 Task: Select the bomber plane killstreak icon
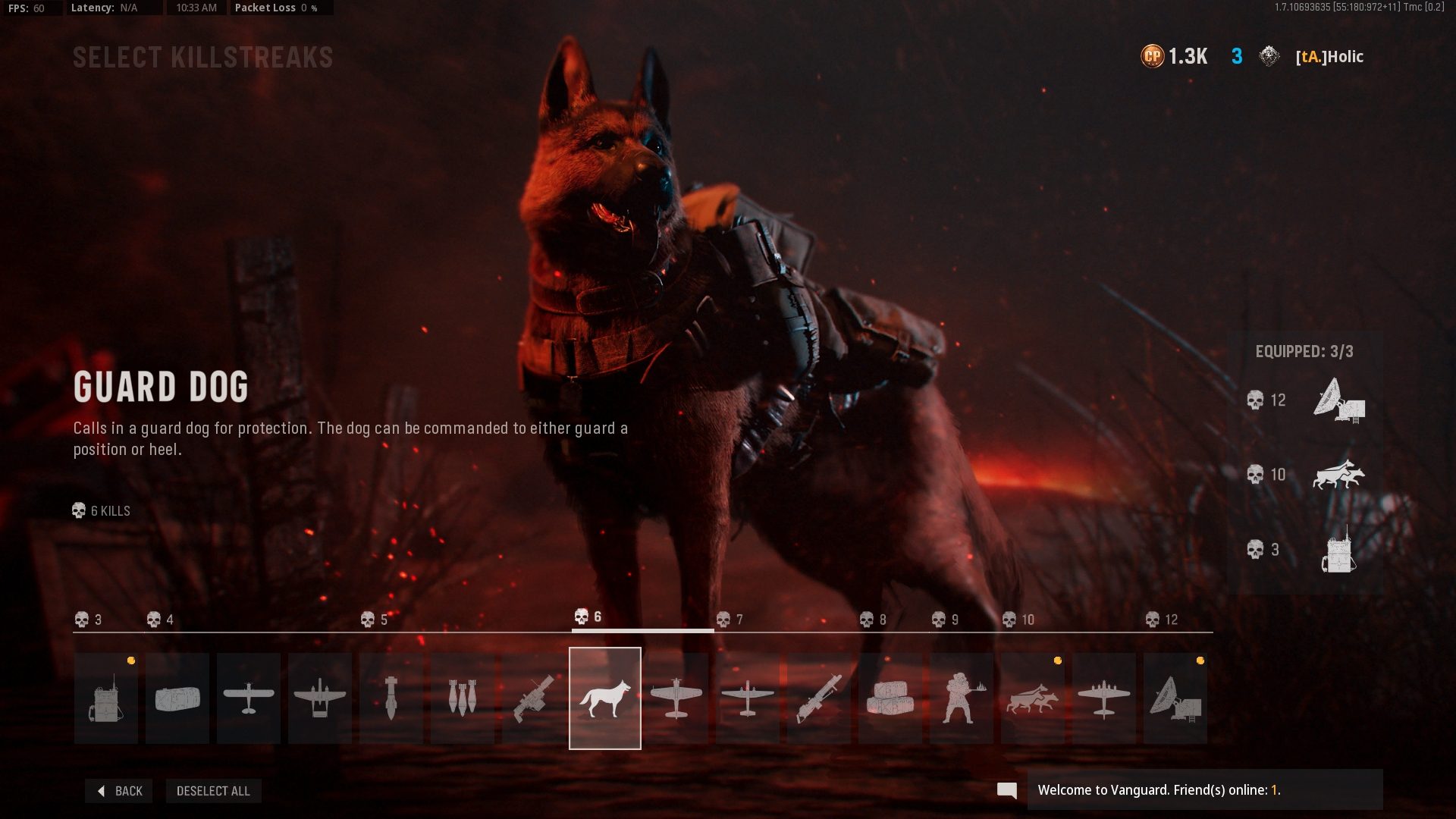point(1103,698)
